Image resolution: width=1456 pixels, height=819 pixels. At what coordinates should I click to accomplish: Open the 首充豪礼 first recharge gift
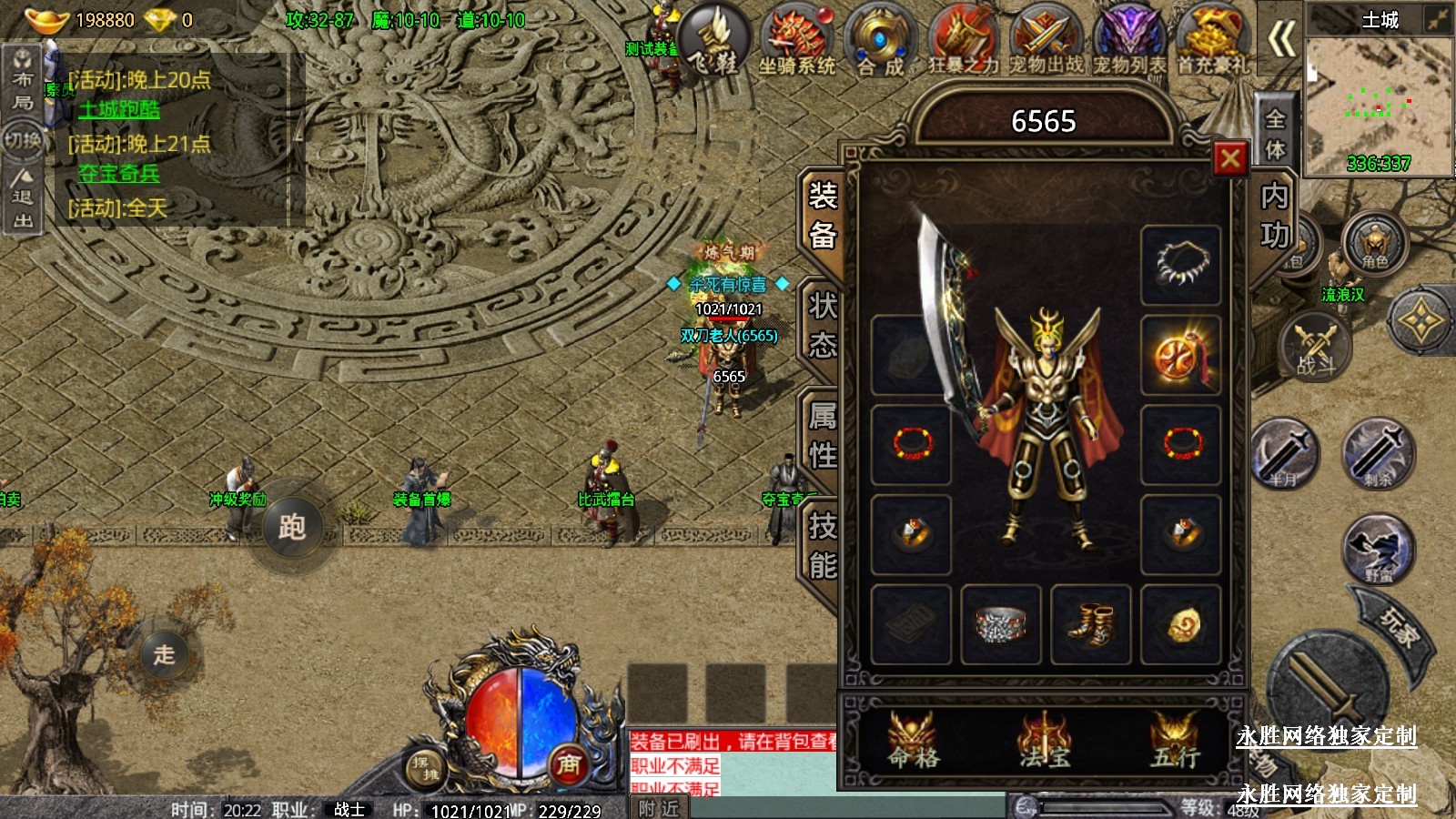[x=1213, y=41]
